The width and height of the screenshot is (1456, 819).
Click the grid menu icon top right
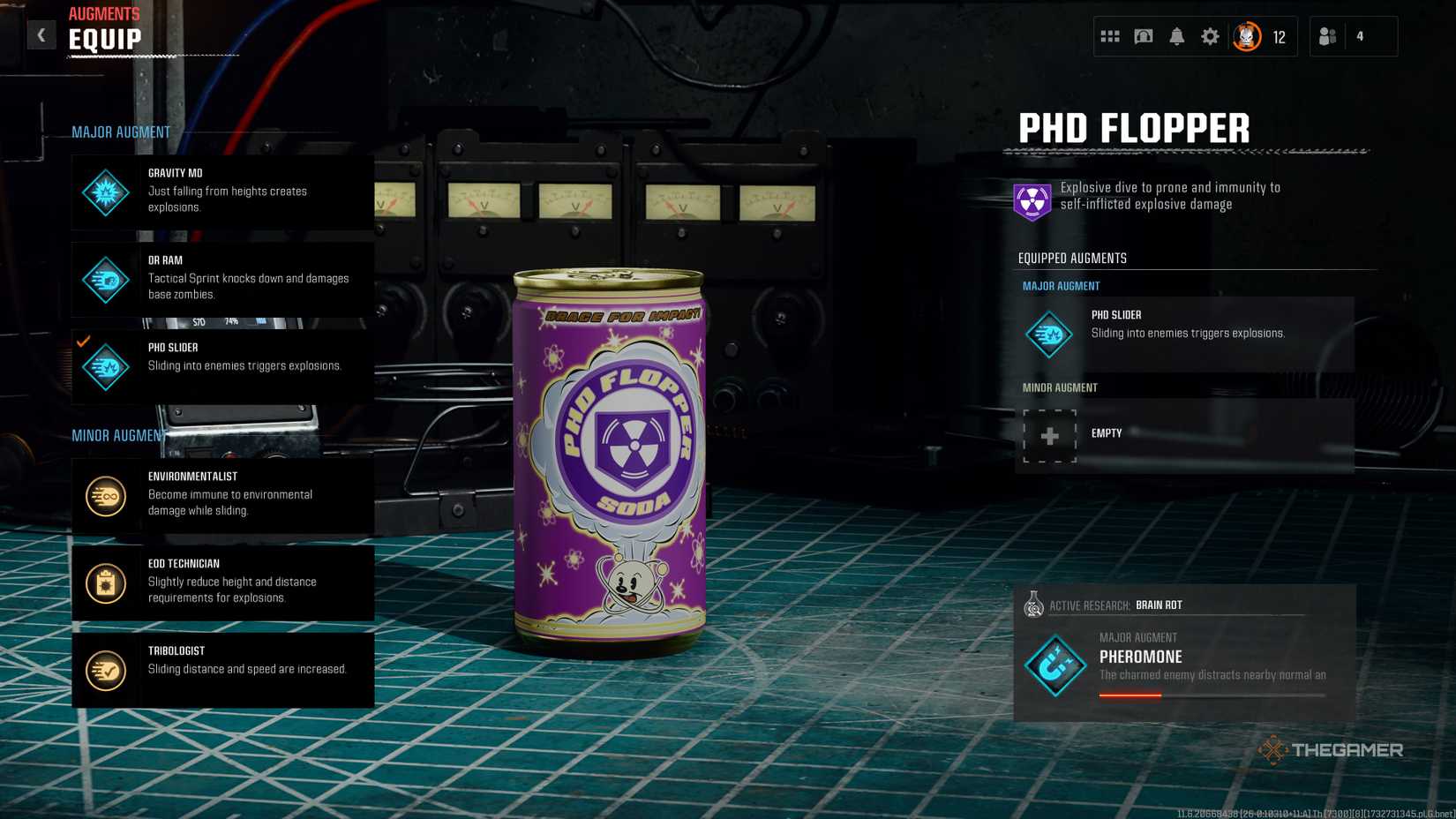tap(1109, 36)
